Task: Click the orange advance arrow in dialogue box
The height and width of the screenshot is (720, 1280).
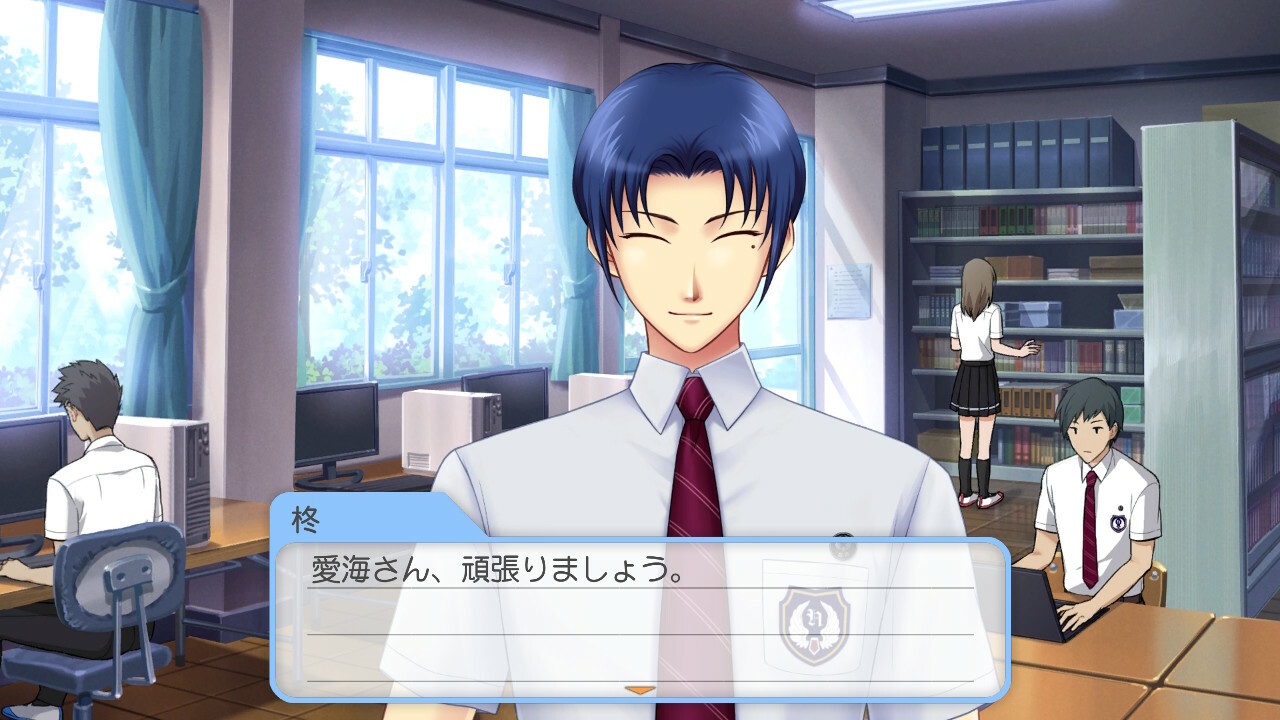Action: click(639, 689)
